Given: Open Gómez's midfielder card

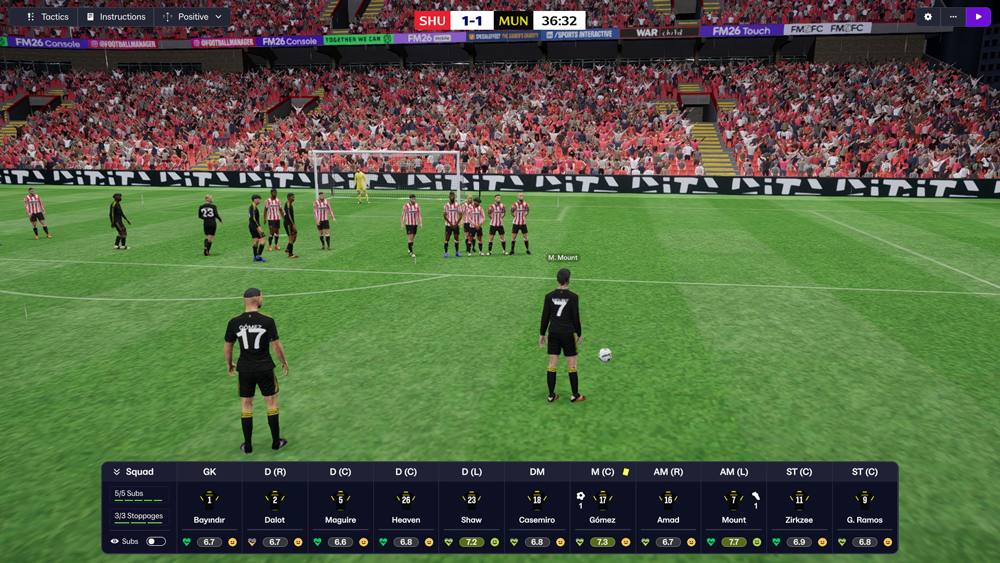Looking at the screenshot, I should click(x=602, y=508).
